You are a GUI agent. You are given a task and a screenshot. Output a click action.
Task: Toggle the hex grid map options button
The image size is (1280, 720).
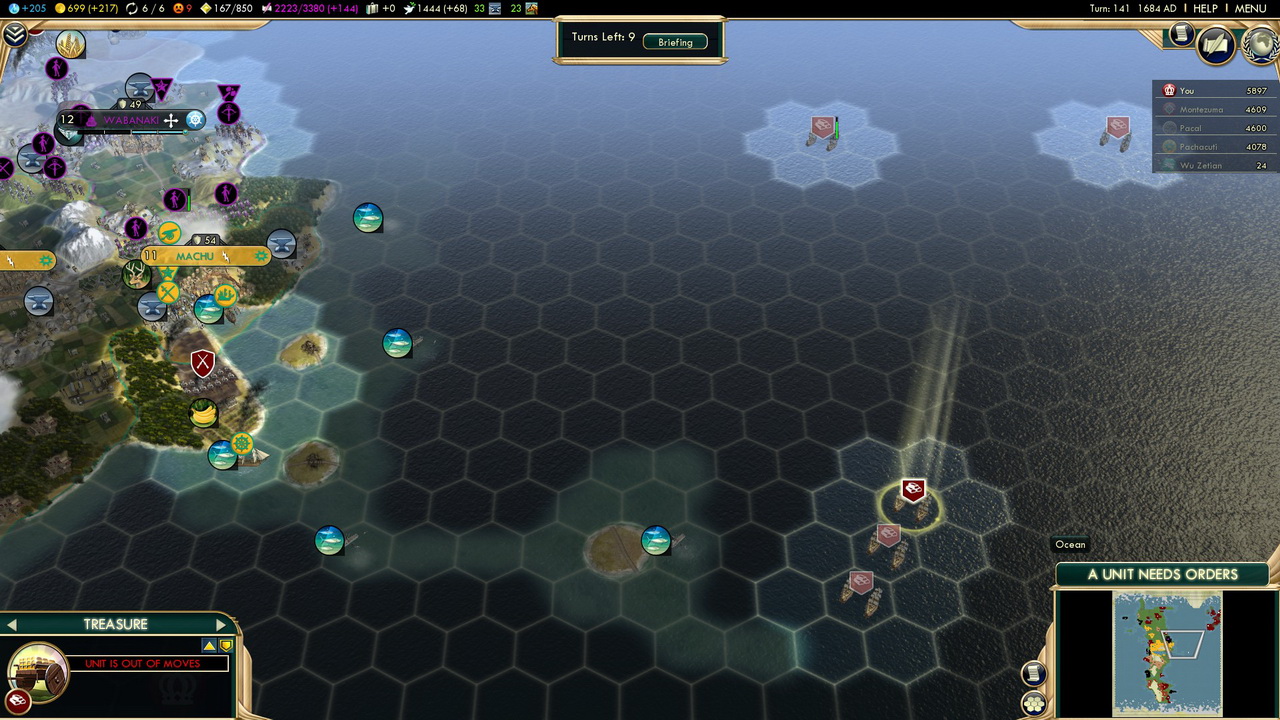click(1034, 704)
